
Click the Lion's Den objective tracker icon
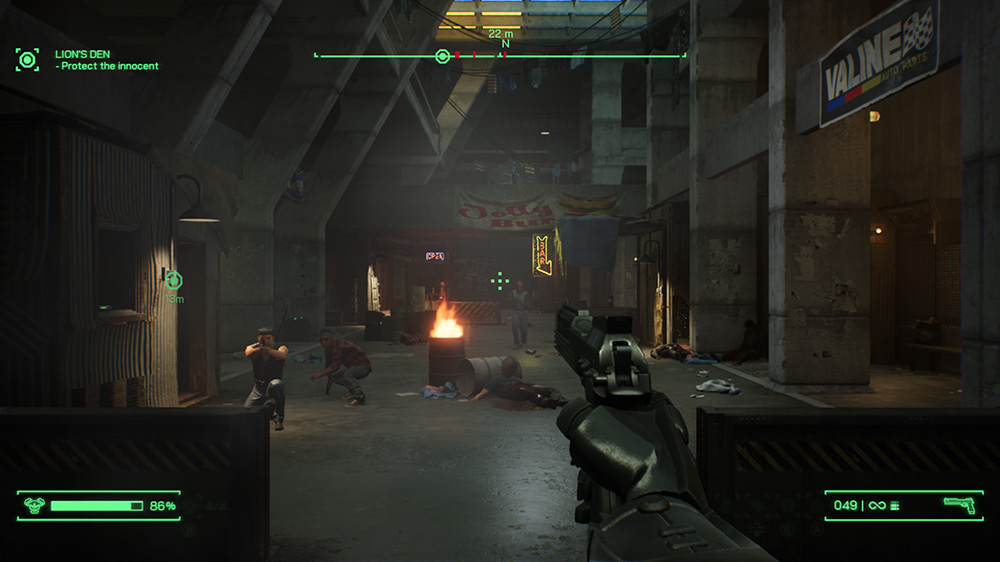tap(27, 59)
